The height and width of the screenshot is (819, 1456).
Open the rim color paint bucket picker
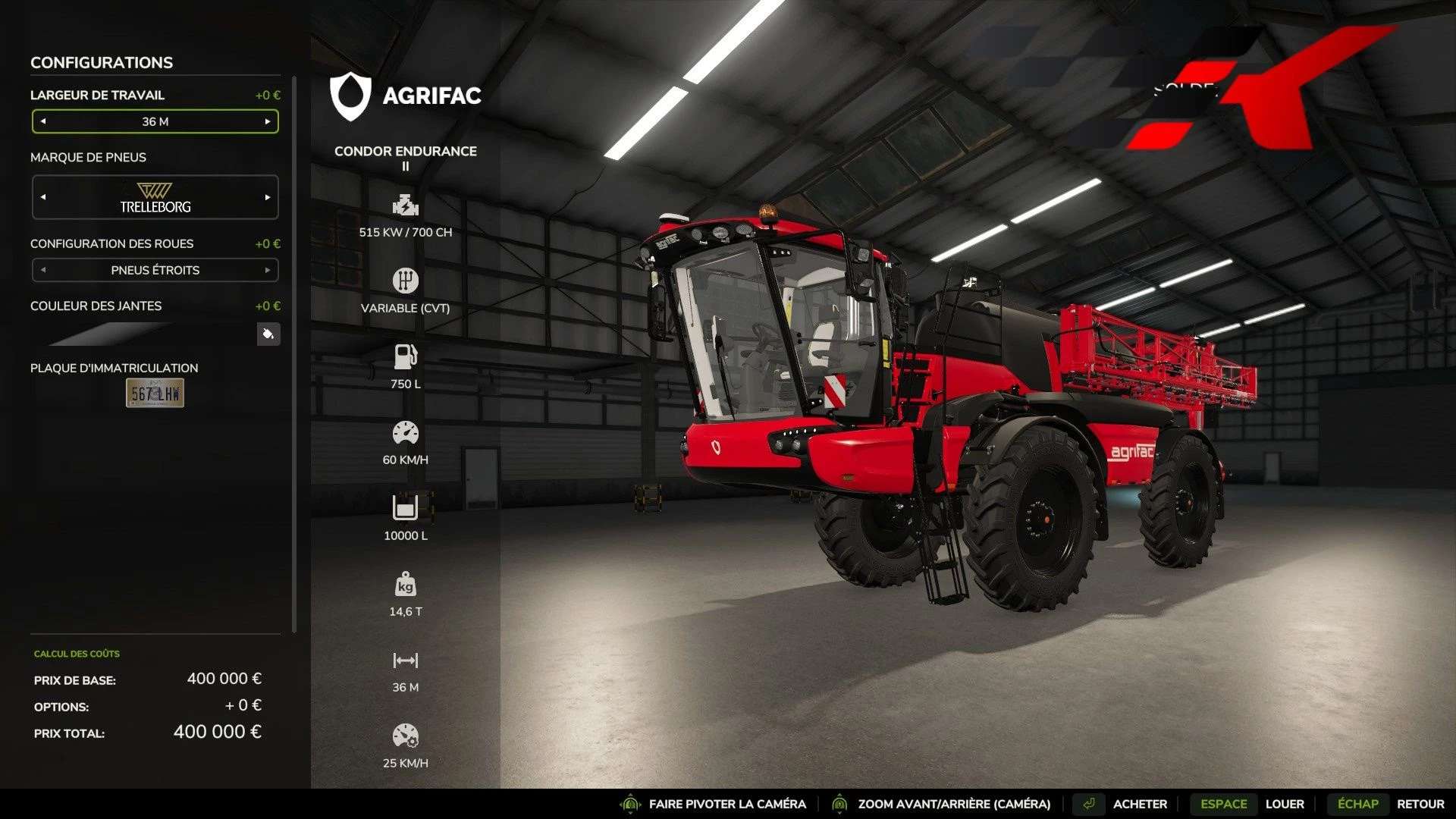[x=268, y=334]
